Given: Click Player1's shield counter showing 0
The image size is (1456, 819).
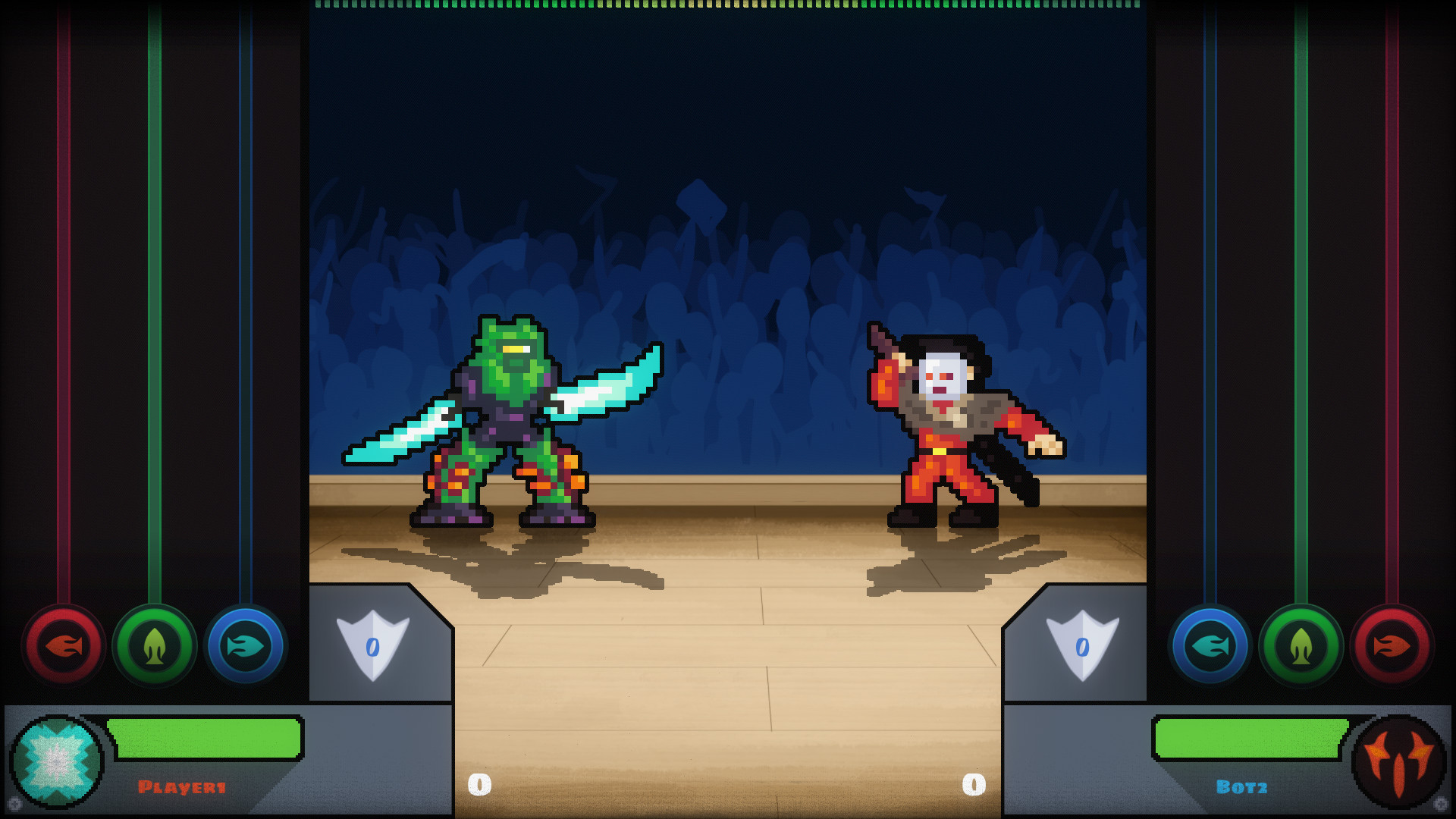Looking at the screenshot, I should pyautogui.click(x=372, y=645).
